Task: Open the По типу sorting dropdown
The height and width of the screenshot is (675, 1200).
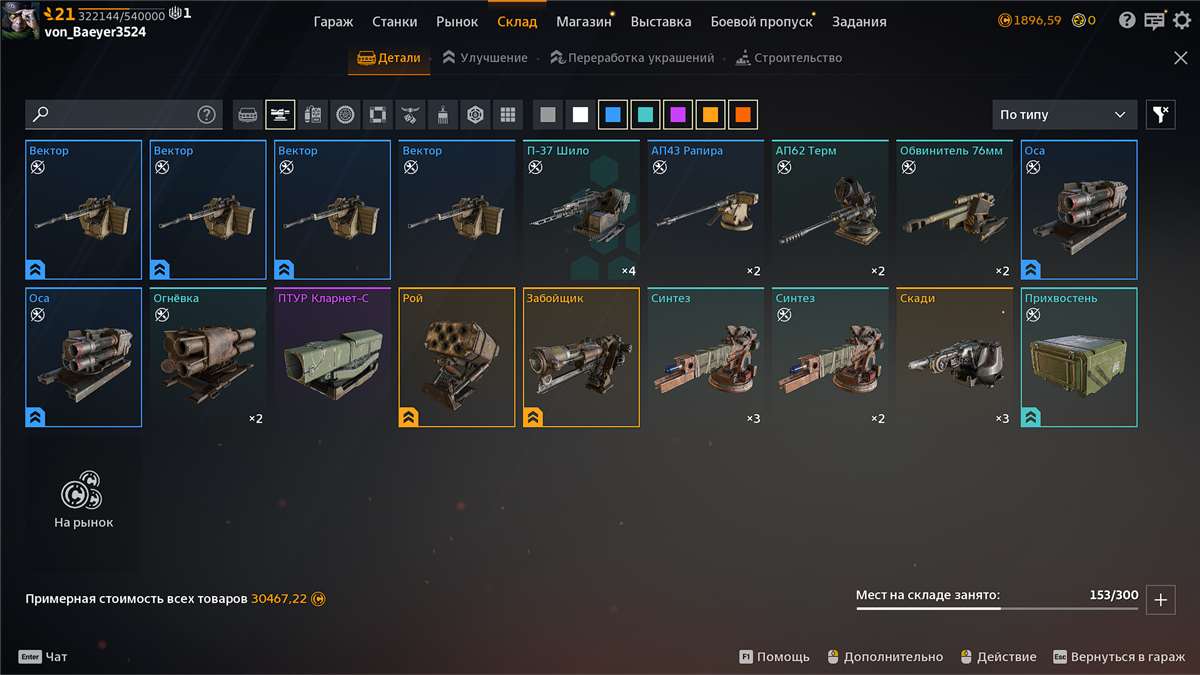Action: click(1064, 115)
